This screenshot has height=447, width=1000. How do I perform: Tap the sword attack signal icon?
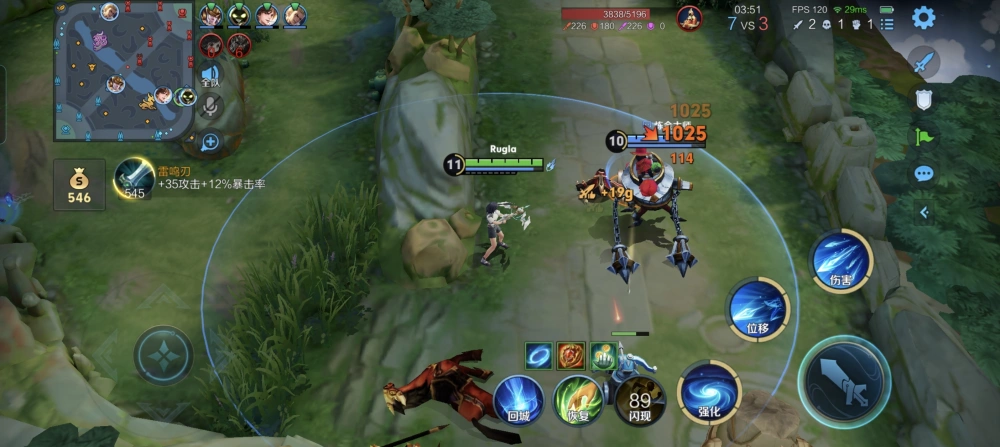coord(923,61)
